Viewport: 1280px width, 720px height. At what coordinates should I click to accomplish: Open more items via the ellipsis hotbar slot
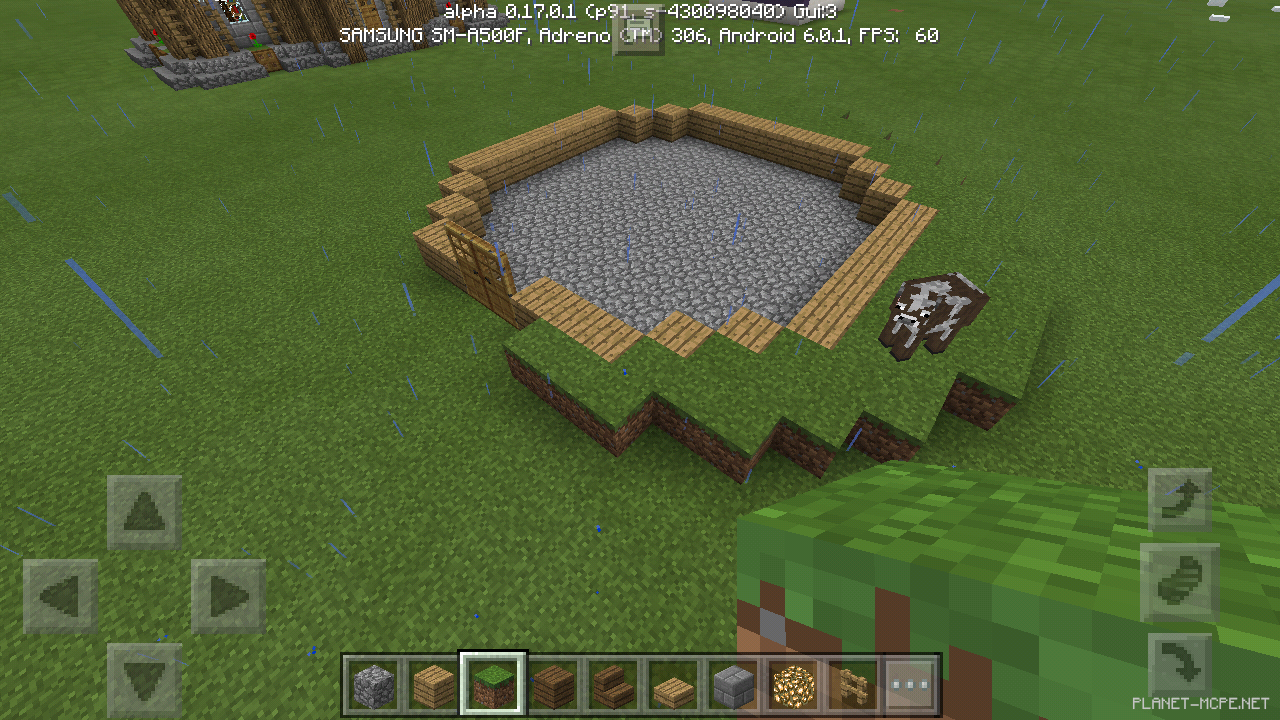coord(908,685)
